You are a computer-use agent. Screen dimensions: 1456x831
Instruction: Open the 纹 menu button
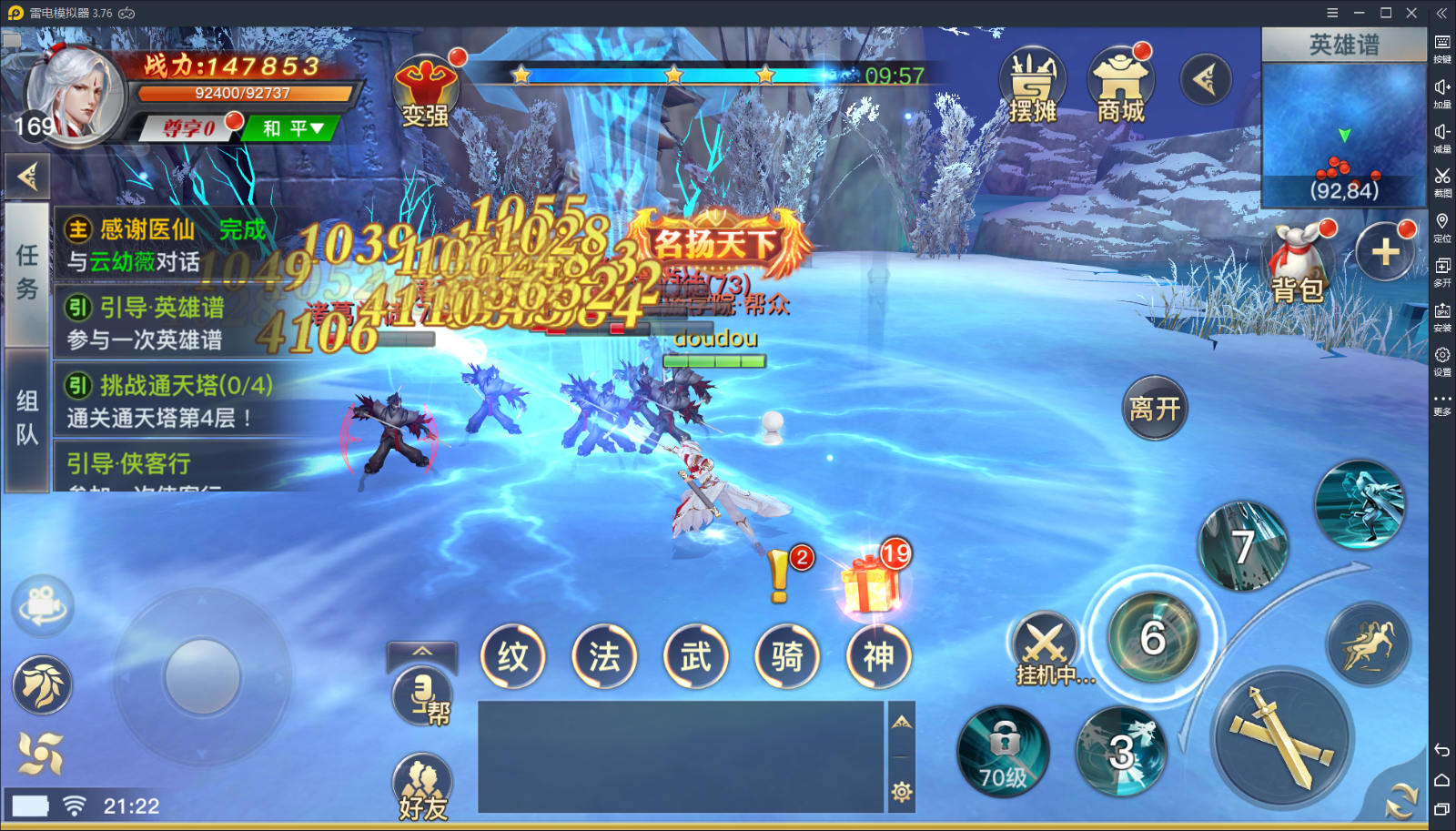[513, 656]
